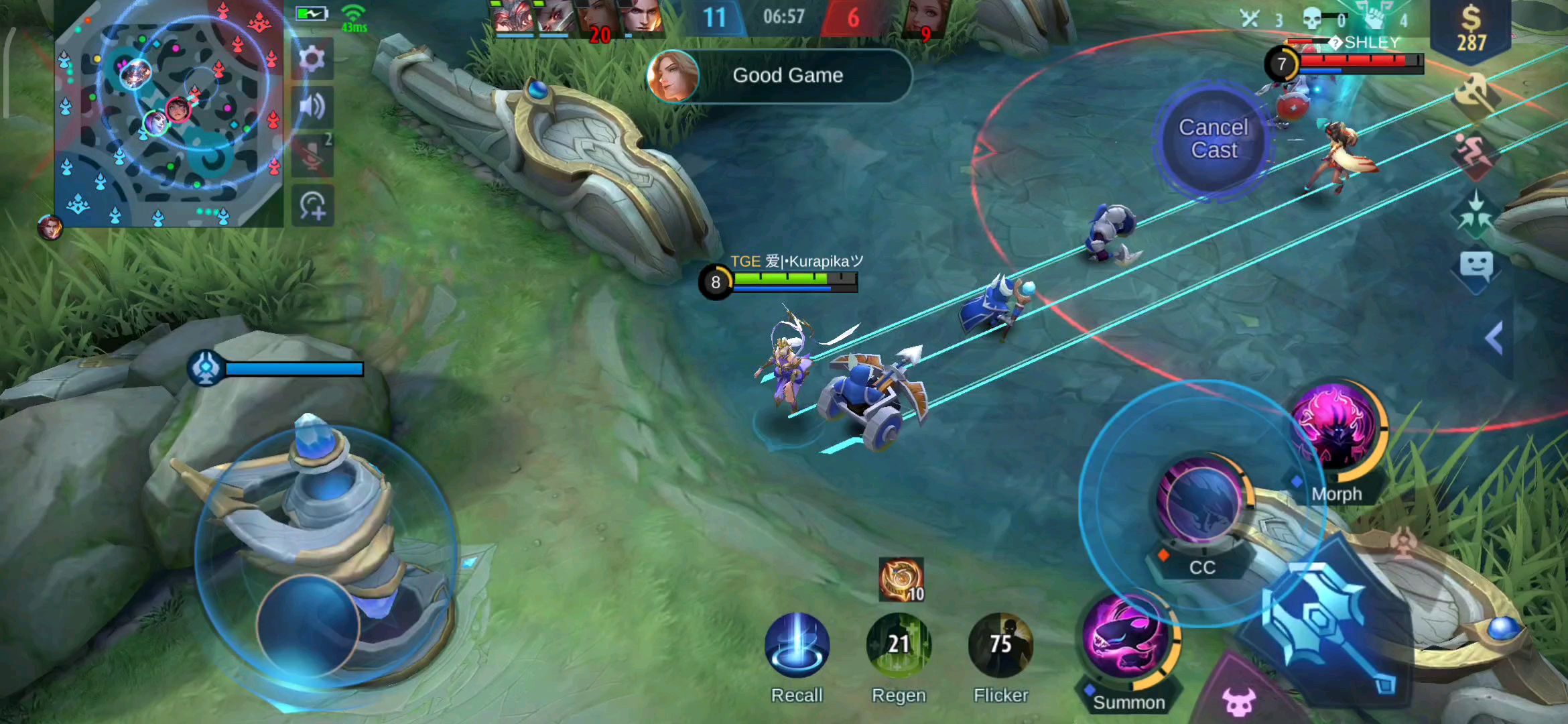Image resolution: width=1568 pixels, height=724 pixels.
Task: Send the converging-arrows gather signal
Action: [x=1475, y=215]
